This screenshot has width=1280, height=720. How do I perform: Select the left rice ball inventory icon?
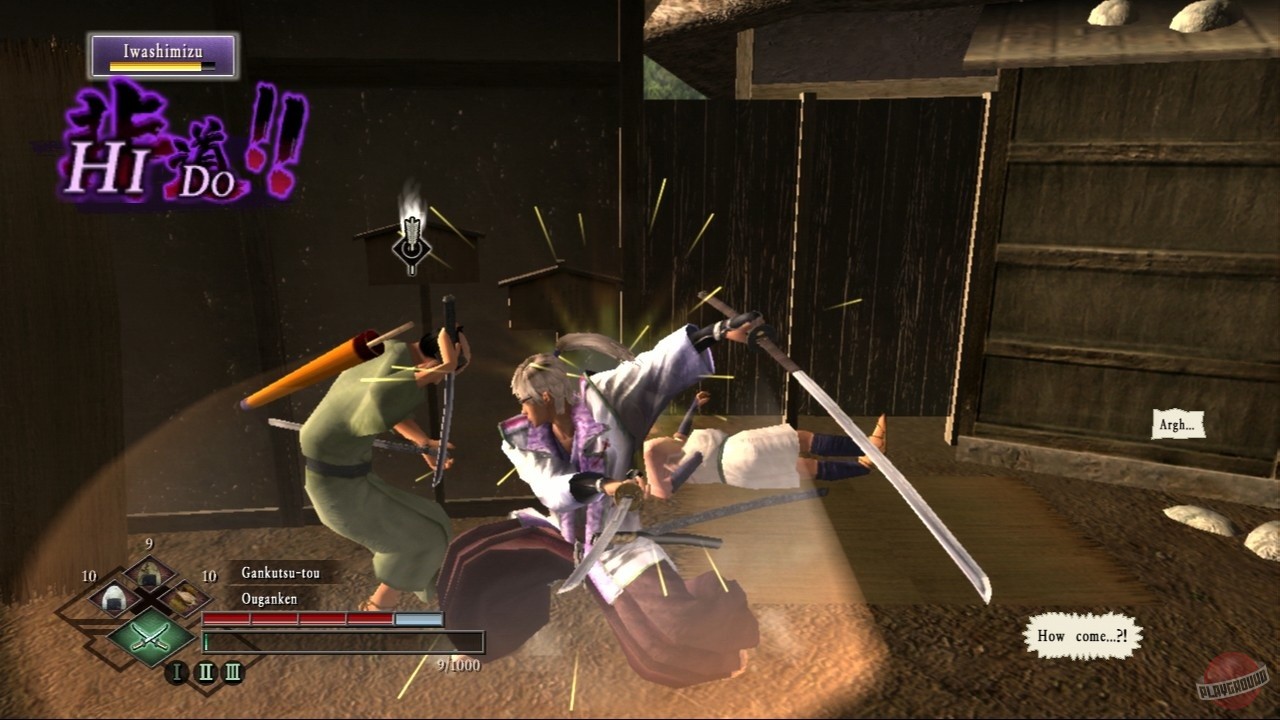[114, 599]
